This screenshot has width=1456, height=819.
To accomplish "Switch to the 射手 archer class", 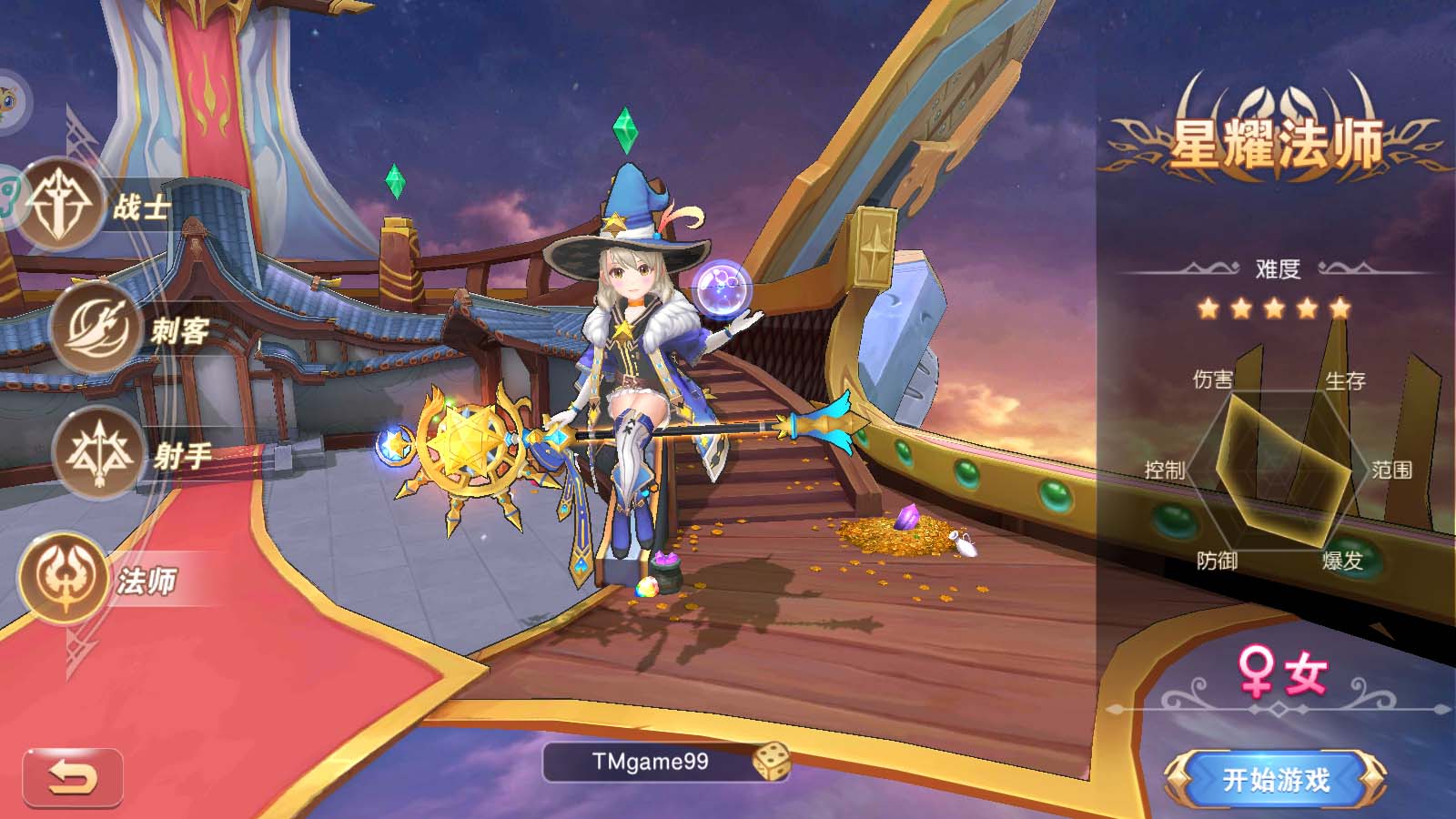I will (98, 452).
